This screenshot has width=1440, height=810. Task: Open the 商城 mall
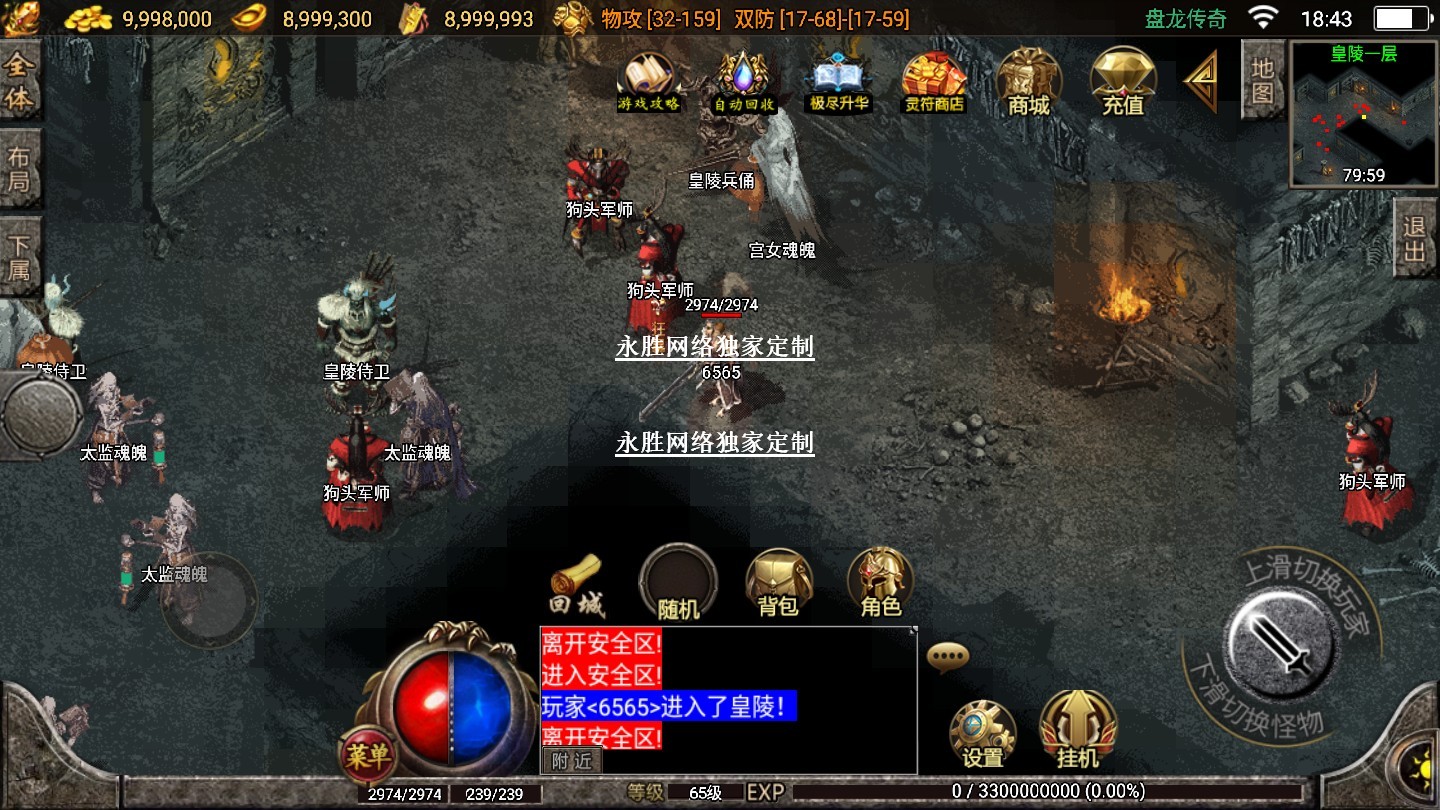[1029, 80]
